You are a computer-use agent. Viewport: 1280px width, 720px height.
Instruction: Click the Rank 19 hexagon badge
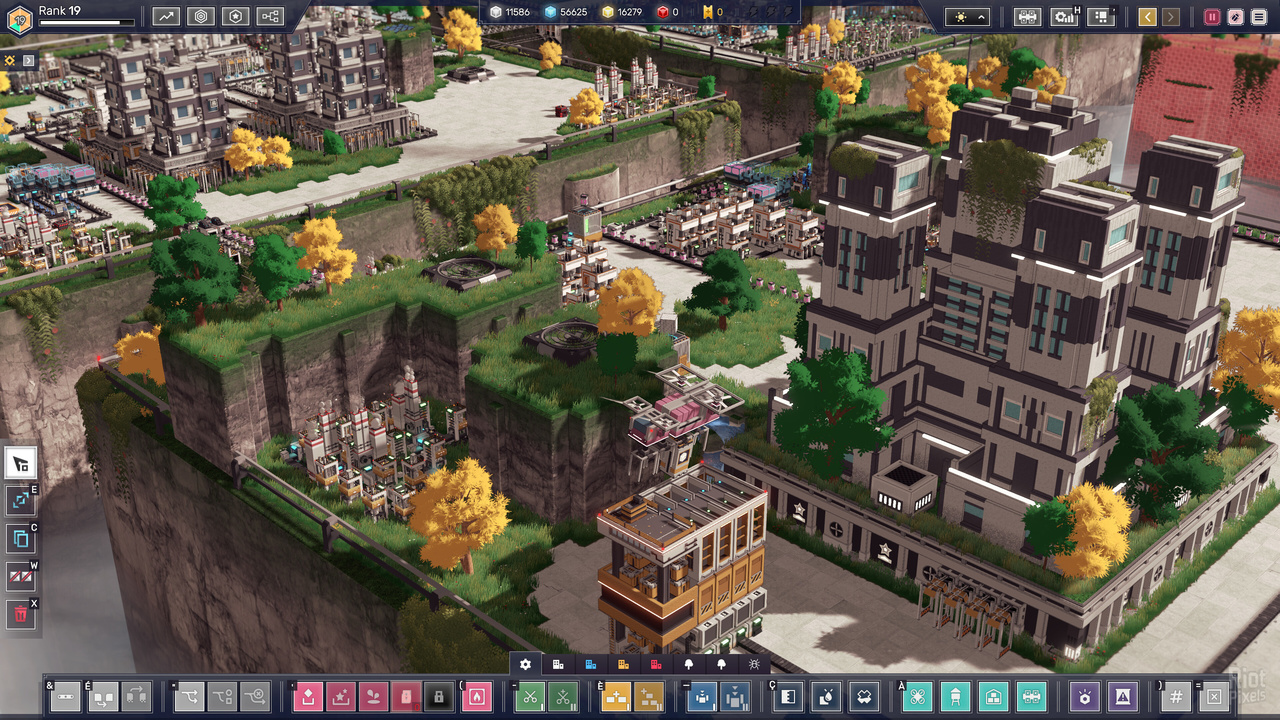tap(19, 18)
